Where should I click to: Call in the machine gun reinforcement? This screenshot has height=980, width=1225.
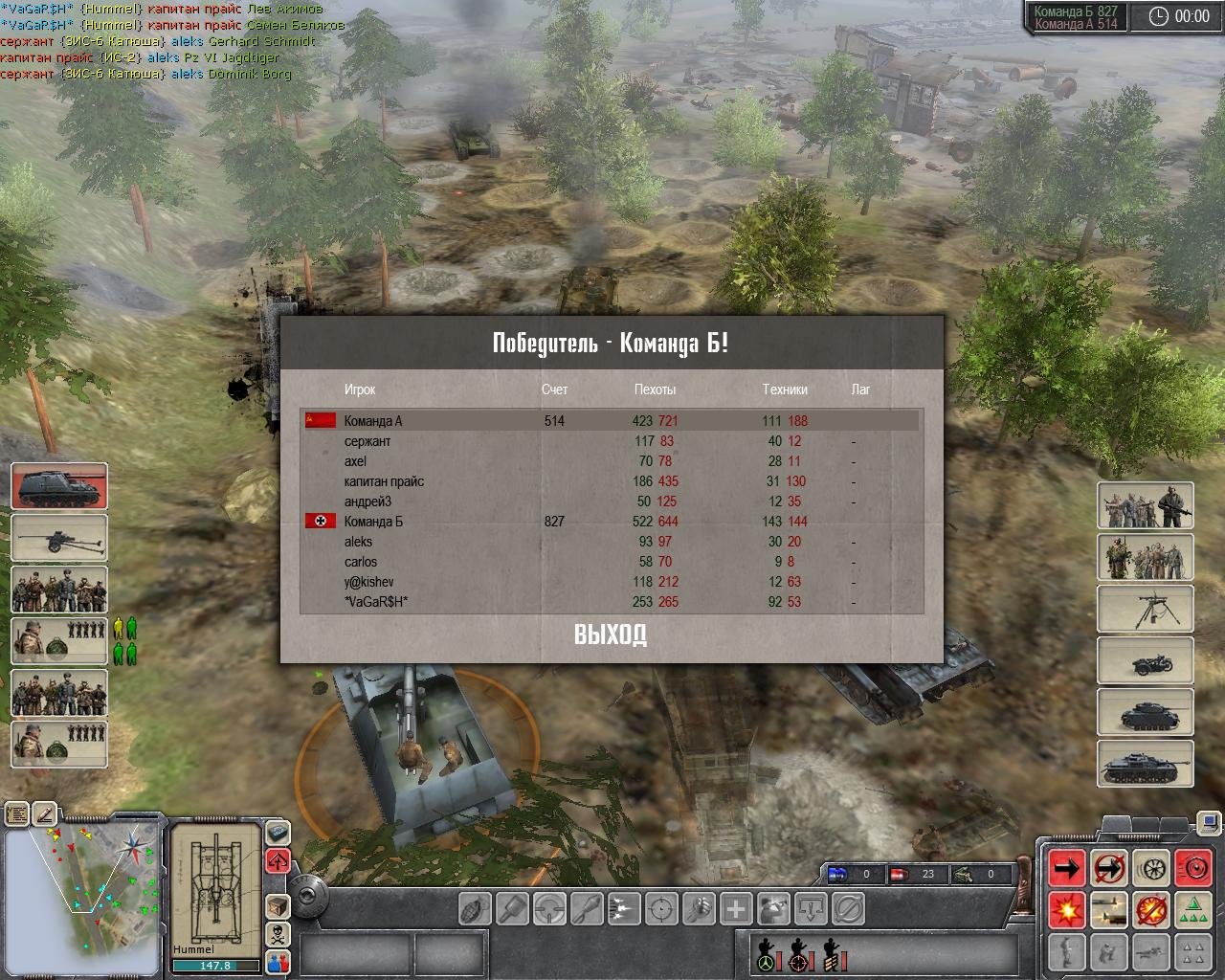tap(1145, 608)
